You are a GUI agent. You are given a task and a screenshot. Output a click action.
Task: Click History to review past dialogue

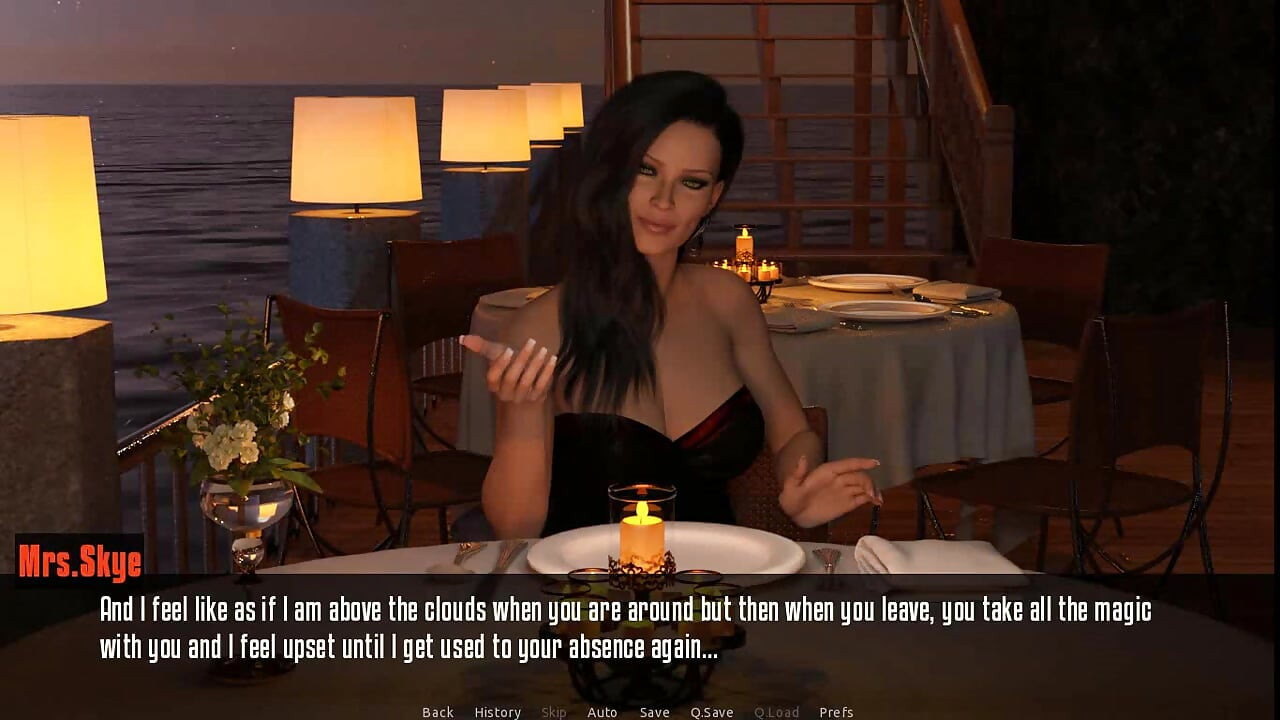coord(497,711)
